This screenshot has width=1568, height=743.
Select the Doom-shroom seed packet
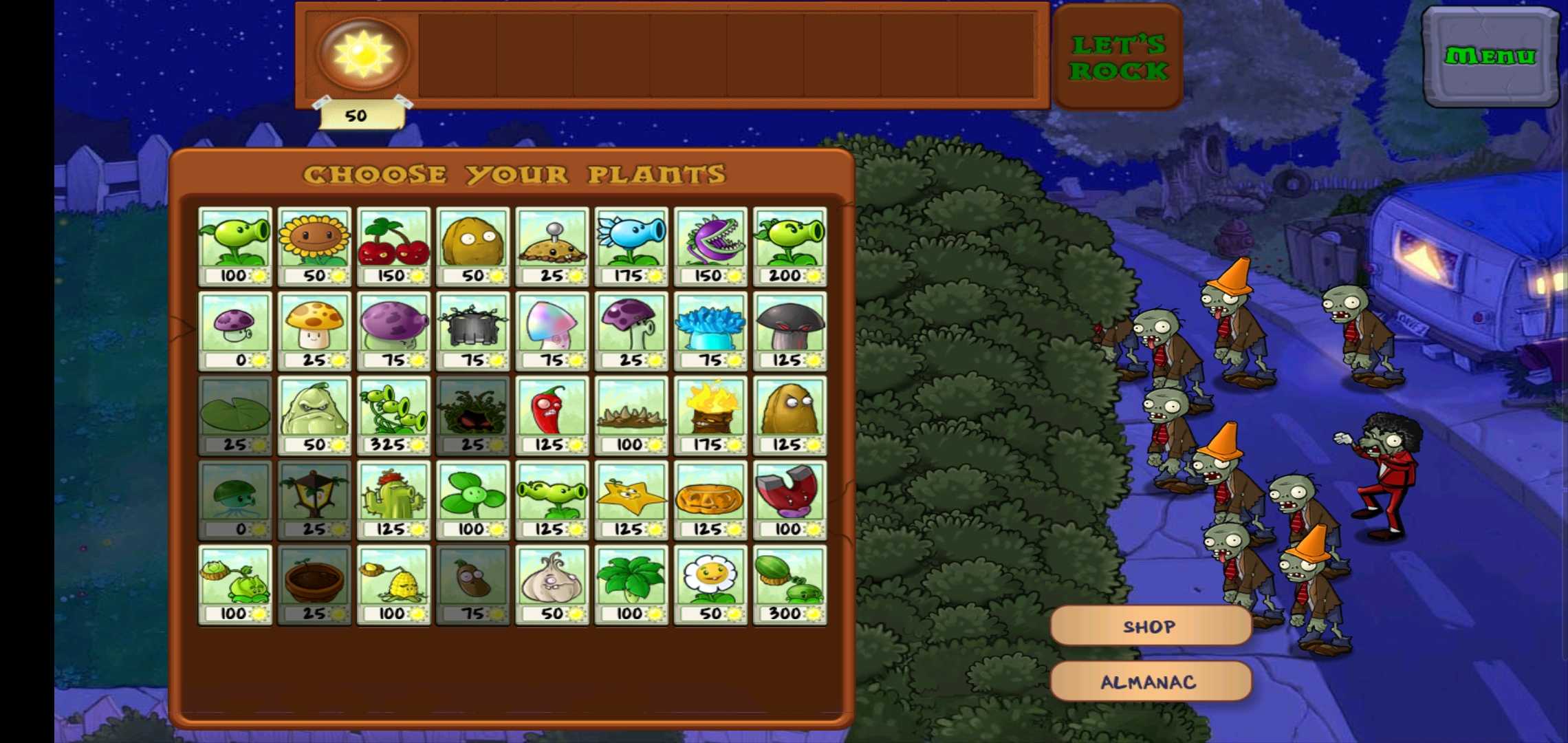(790, 331)
